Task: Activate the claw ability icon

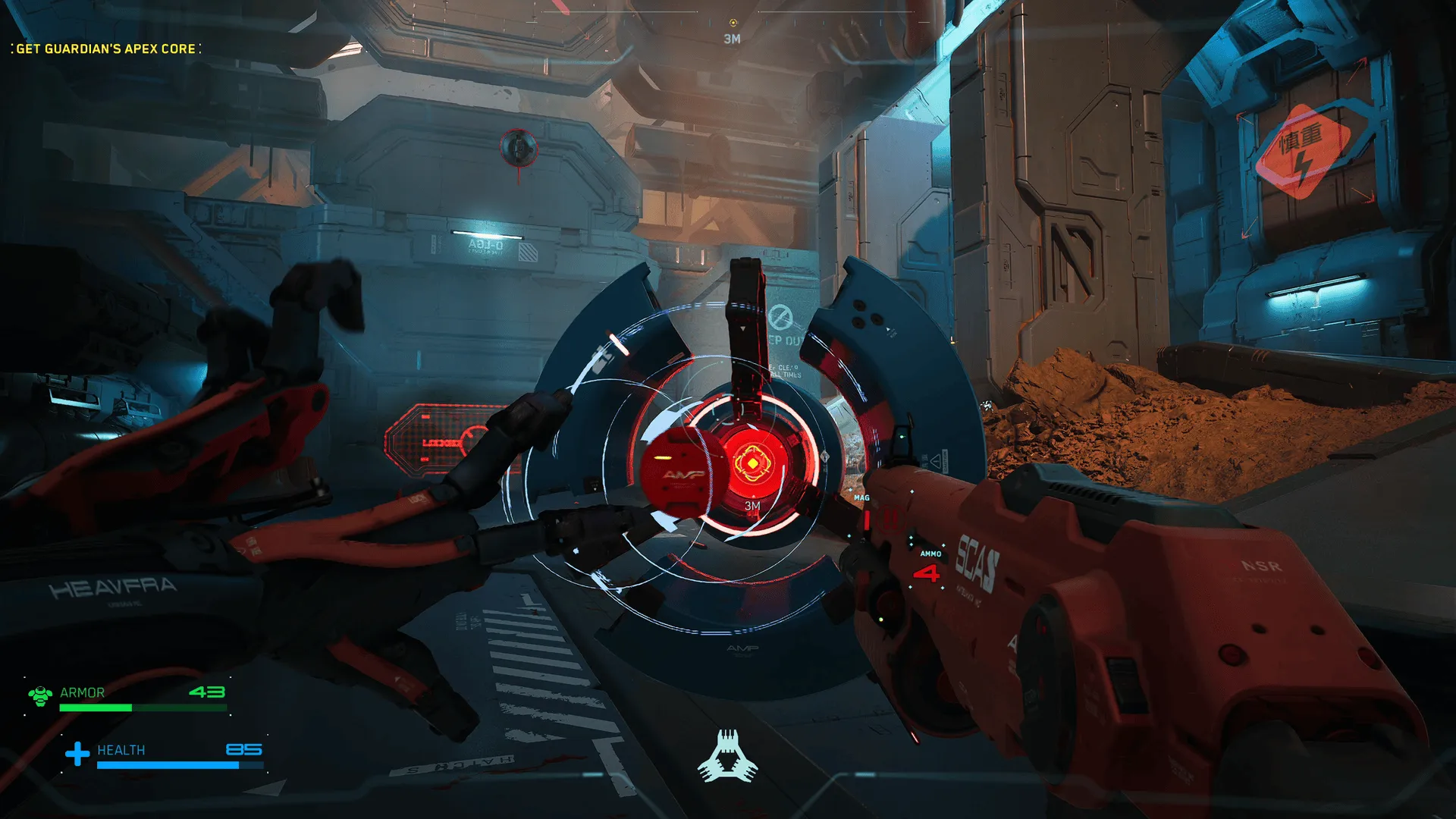Action: pos(727,757)
